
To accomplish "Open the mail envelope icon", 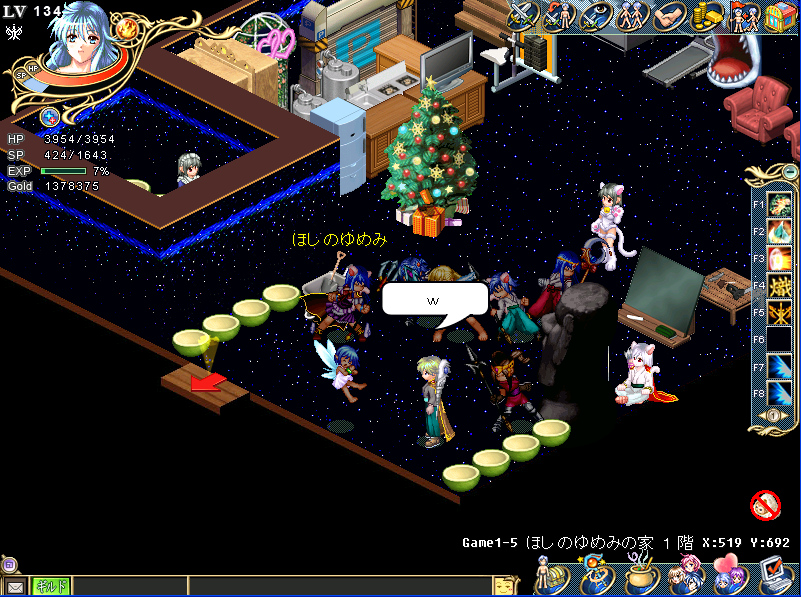I will click(x=15, y=587).
